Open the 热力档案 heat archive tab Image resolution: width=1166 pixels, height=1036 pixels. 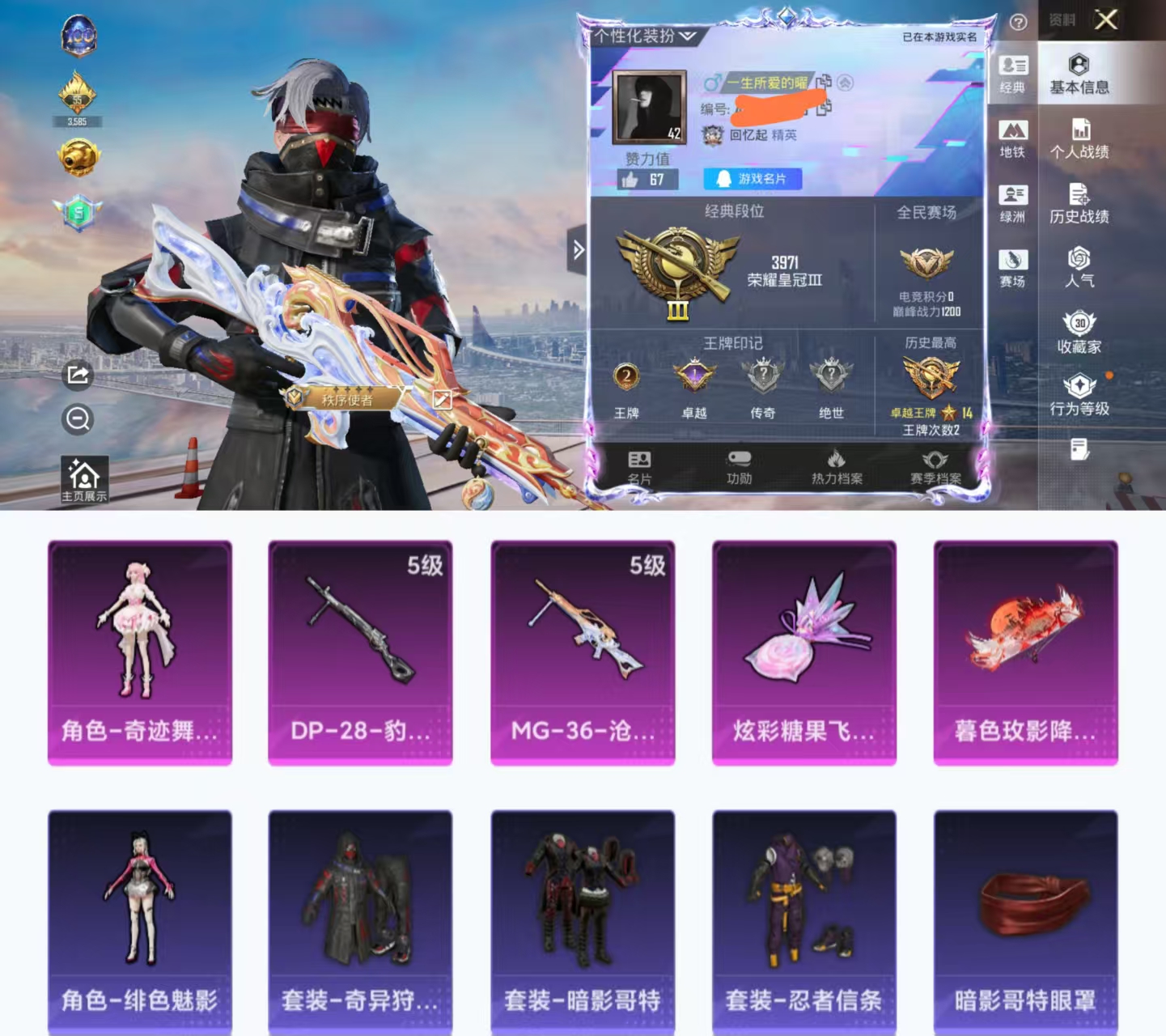click(x=837, y=468)
